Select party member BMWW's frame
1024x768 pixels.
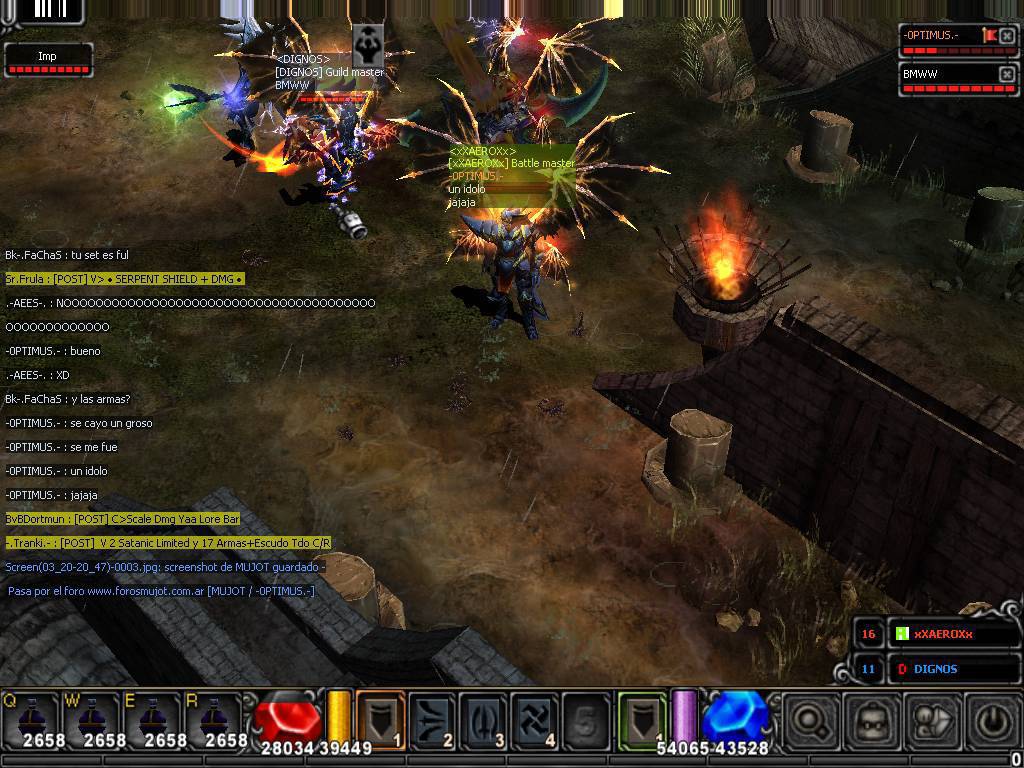pos(945,76)
